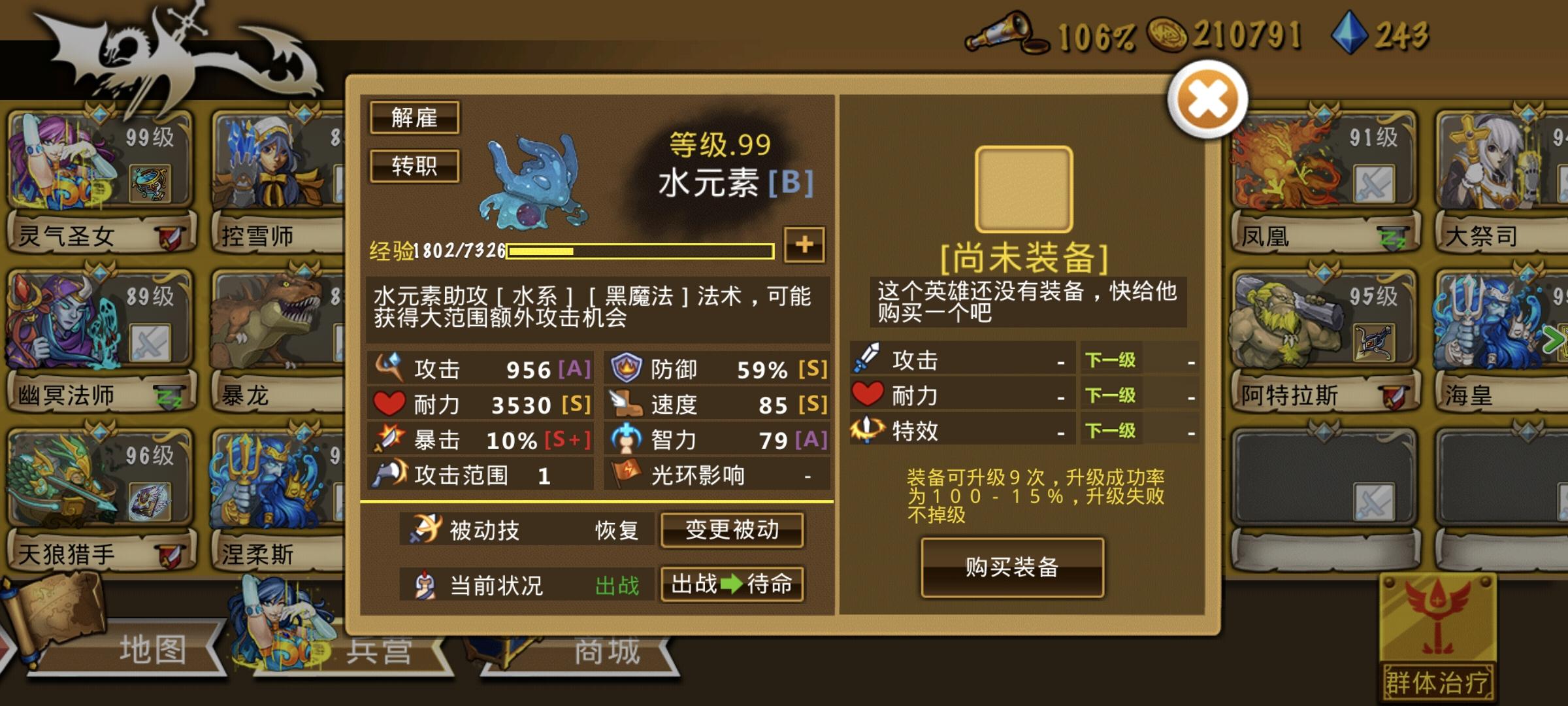Open 下一级 upgrade selector for 攻击

pos(1111,360)
